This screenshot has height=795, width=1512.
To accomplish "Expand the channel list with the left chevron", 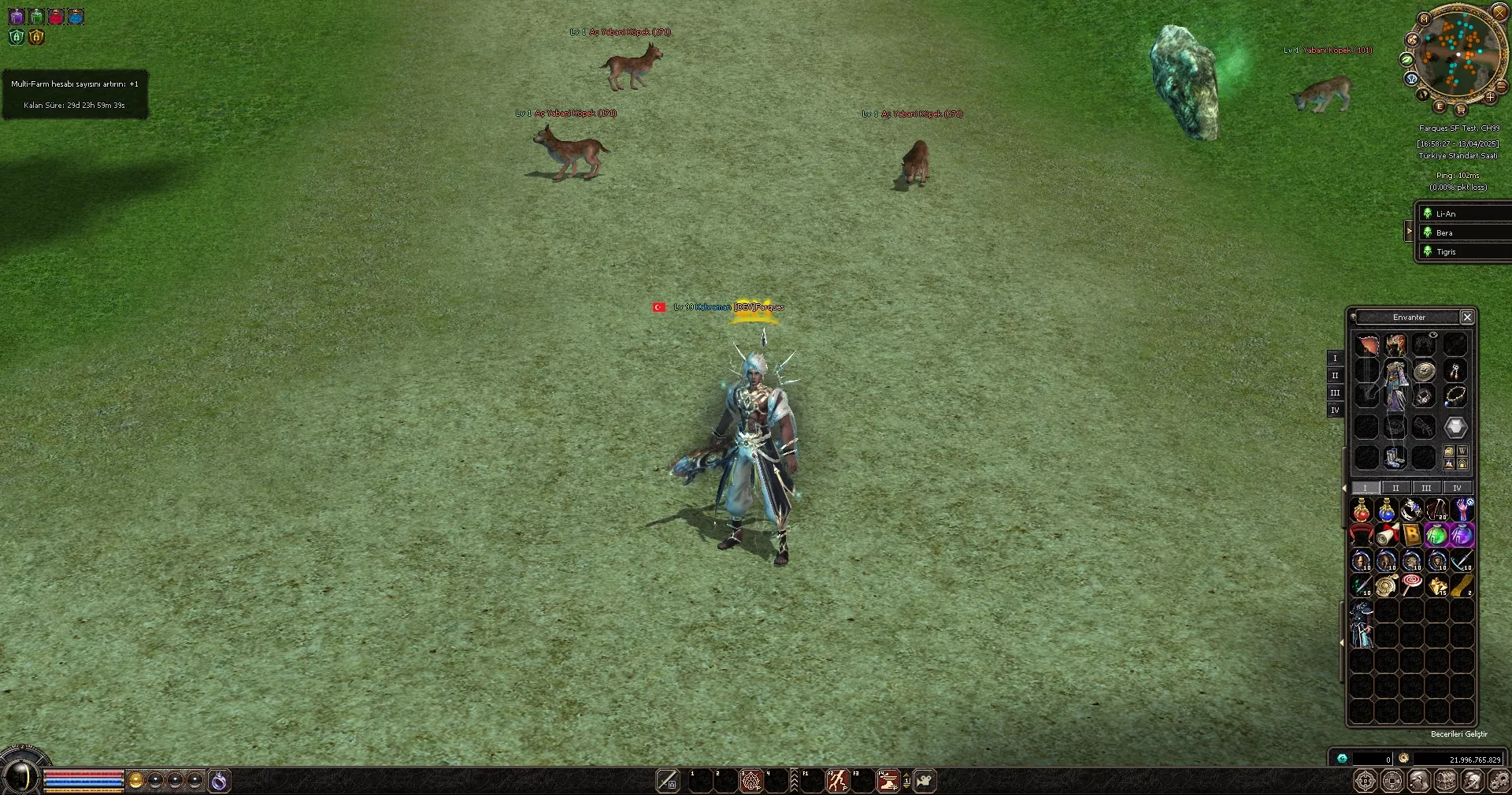I will [1410, 232].
